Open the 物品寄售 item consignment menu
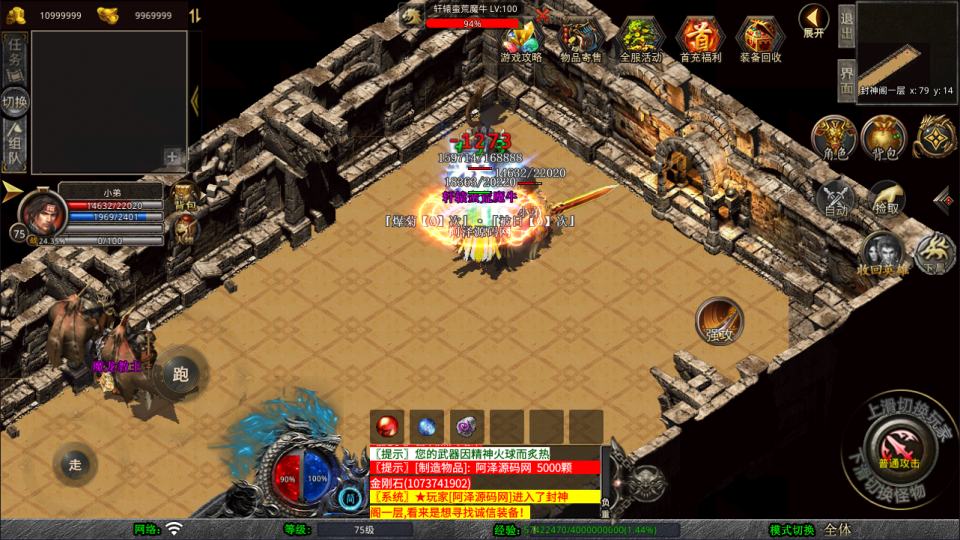Viewport: 960px width, 540px height. pos(580,40)
